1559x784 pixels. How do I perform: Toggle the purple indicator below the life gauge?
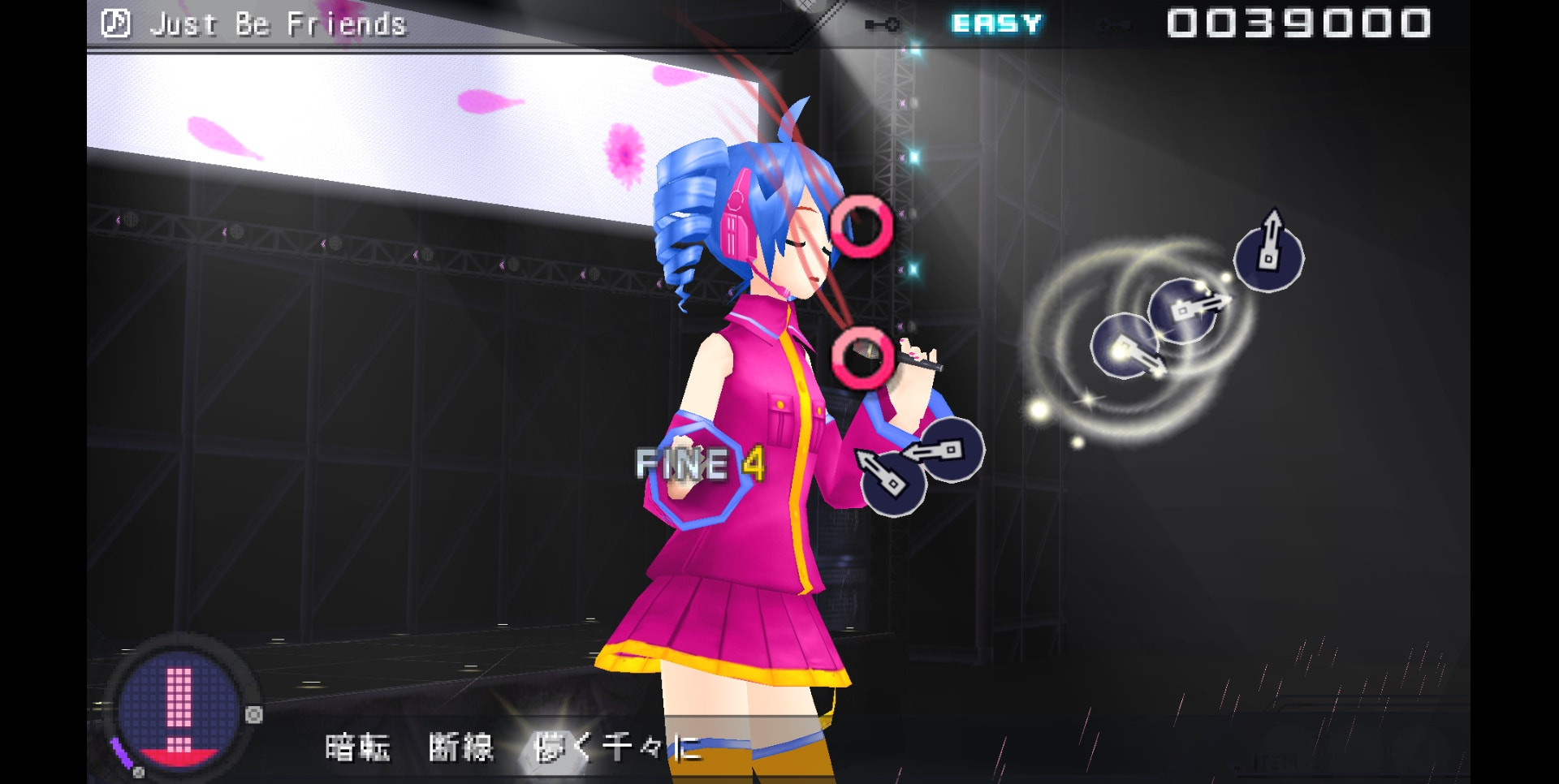click(x=120, y=753)
